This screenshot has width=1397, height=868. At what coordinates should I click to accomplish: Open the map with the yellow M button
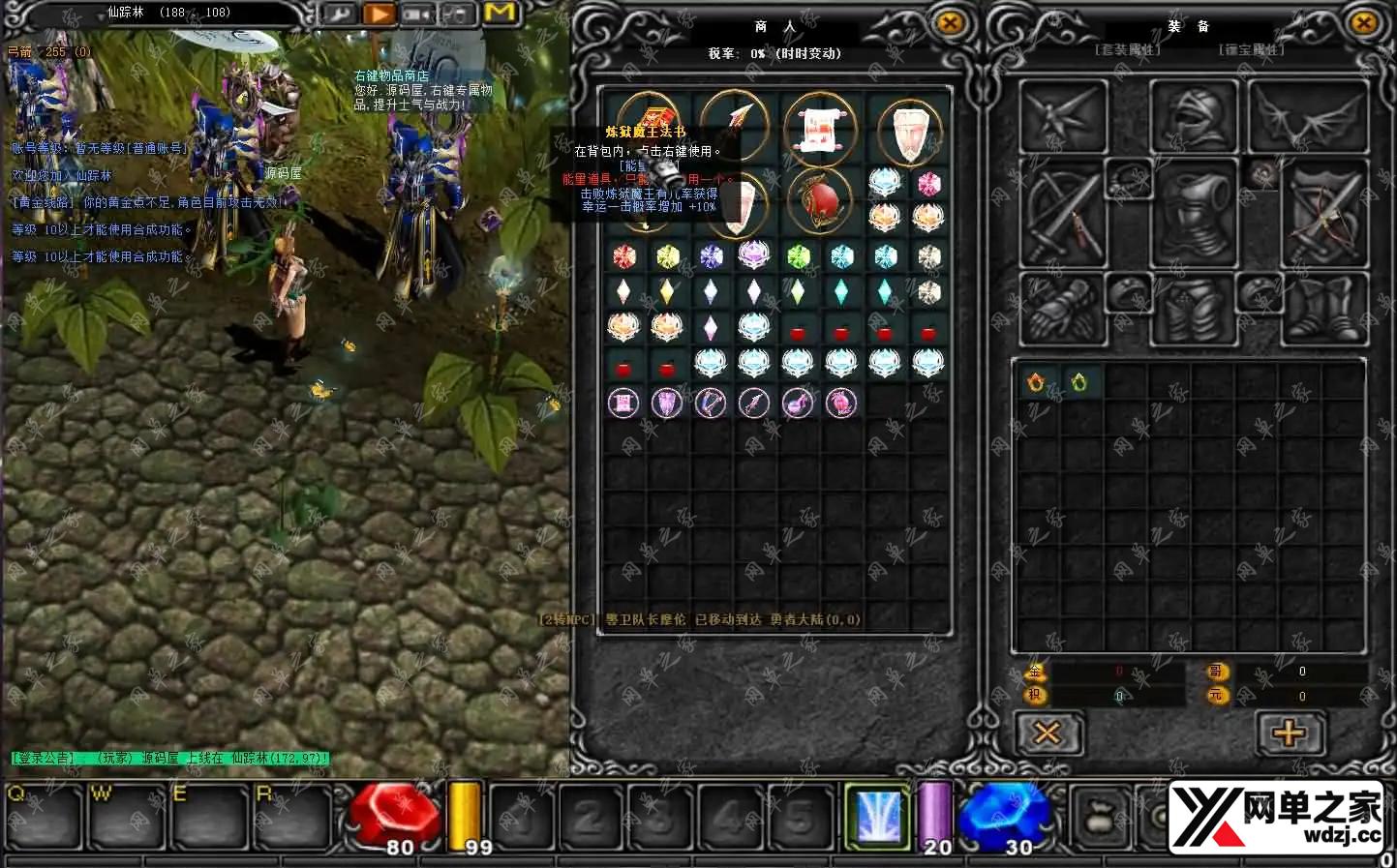[501, 13]
